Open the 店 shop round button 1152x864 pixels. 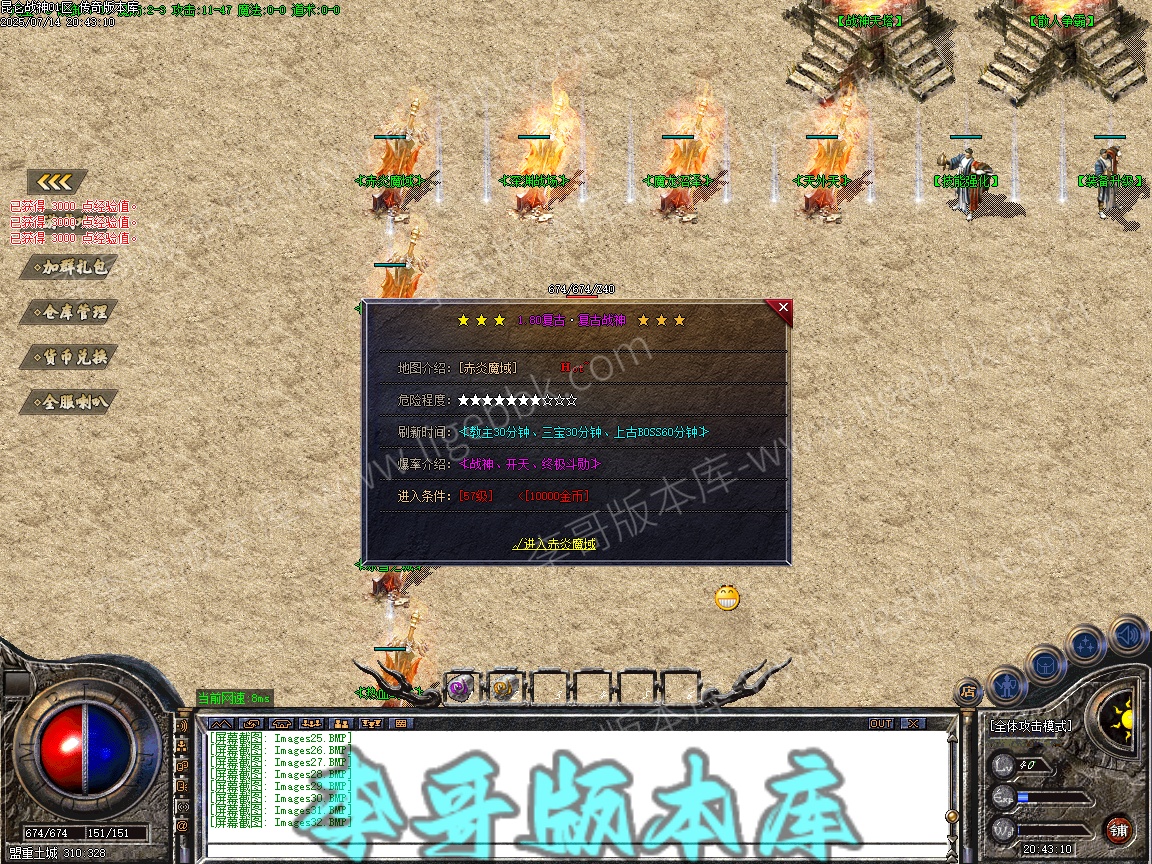point(967,690)
